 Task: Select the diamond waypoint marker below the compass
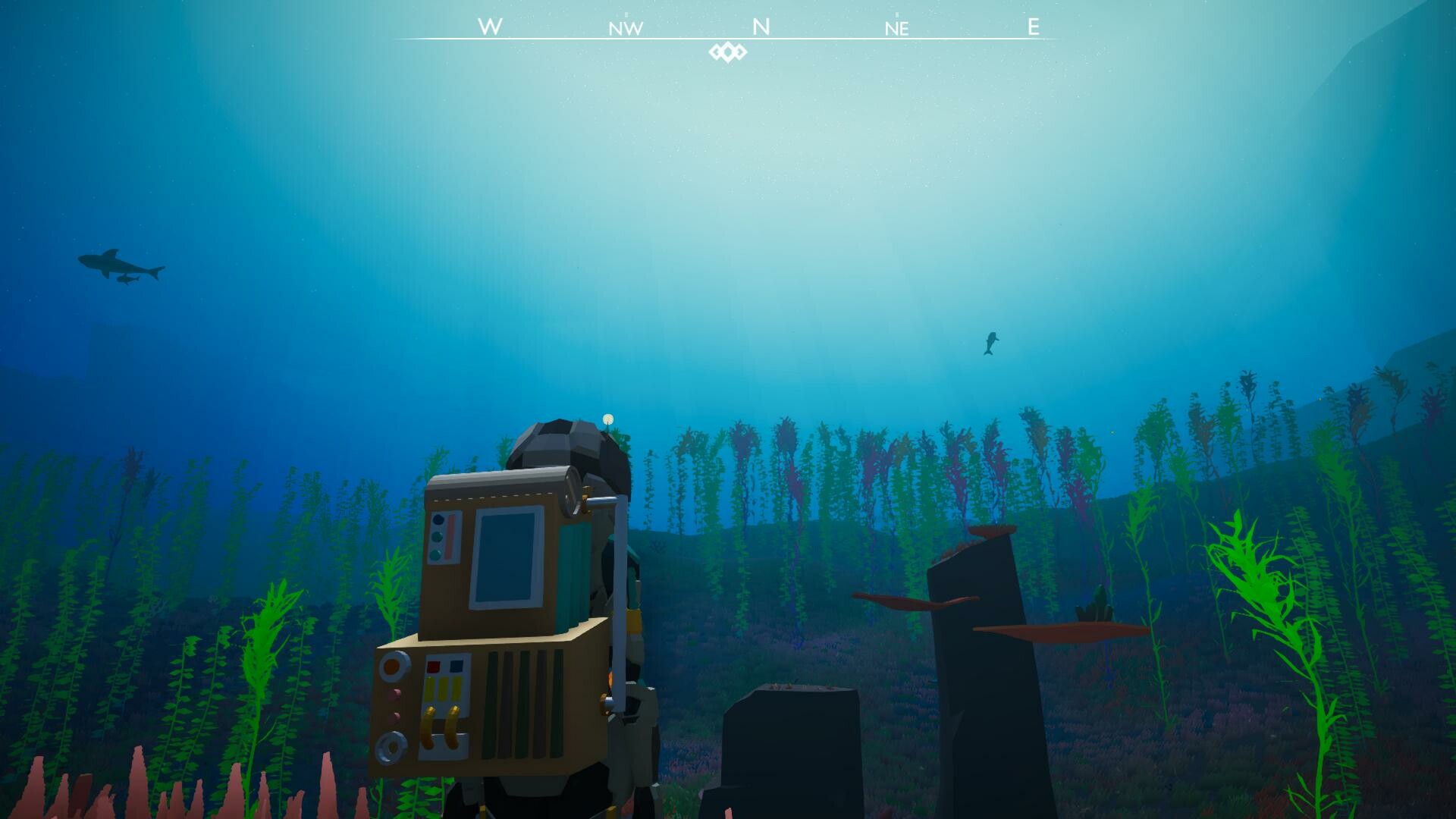tap(726, 51)
